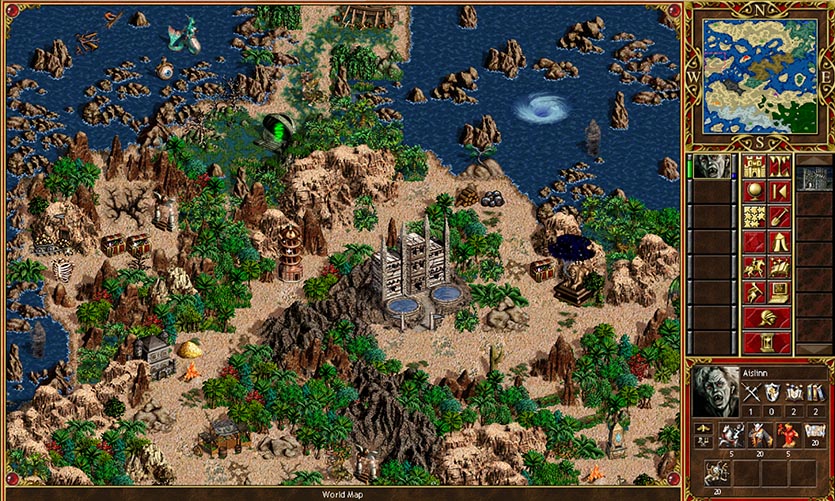This screenshot has height=501, width=835.
Task: Open the Kingdom Overview castle button
Action: [x=753, y=166]
